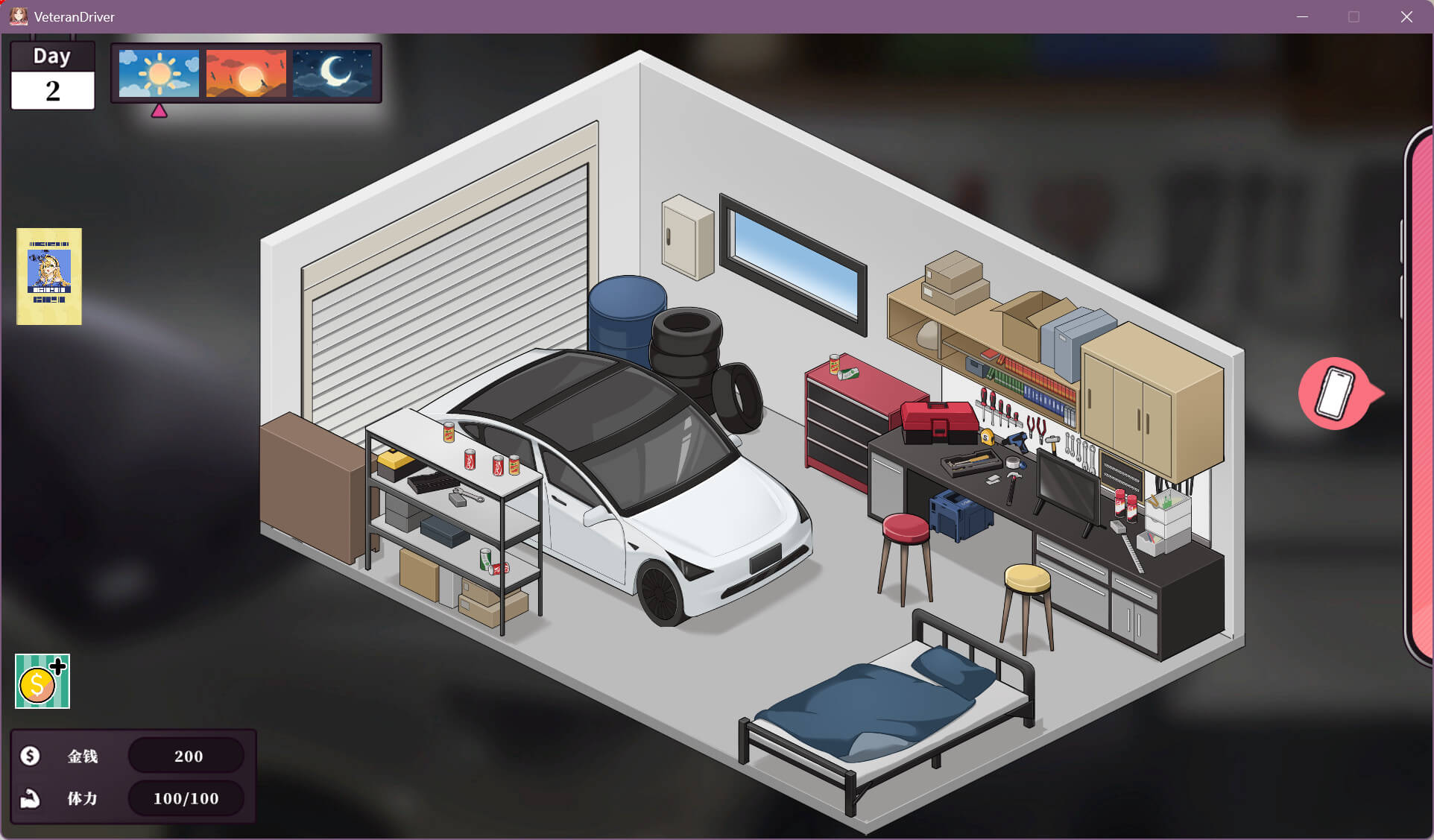Open the Day 2 calendar

click(x=52, y=77)
